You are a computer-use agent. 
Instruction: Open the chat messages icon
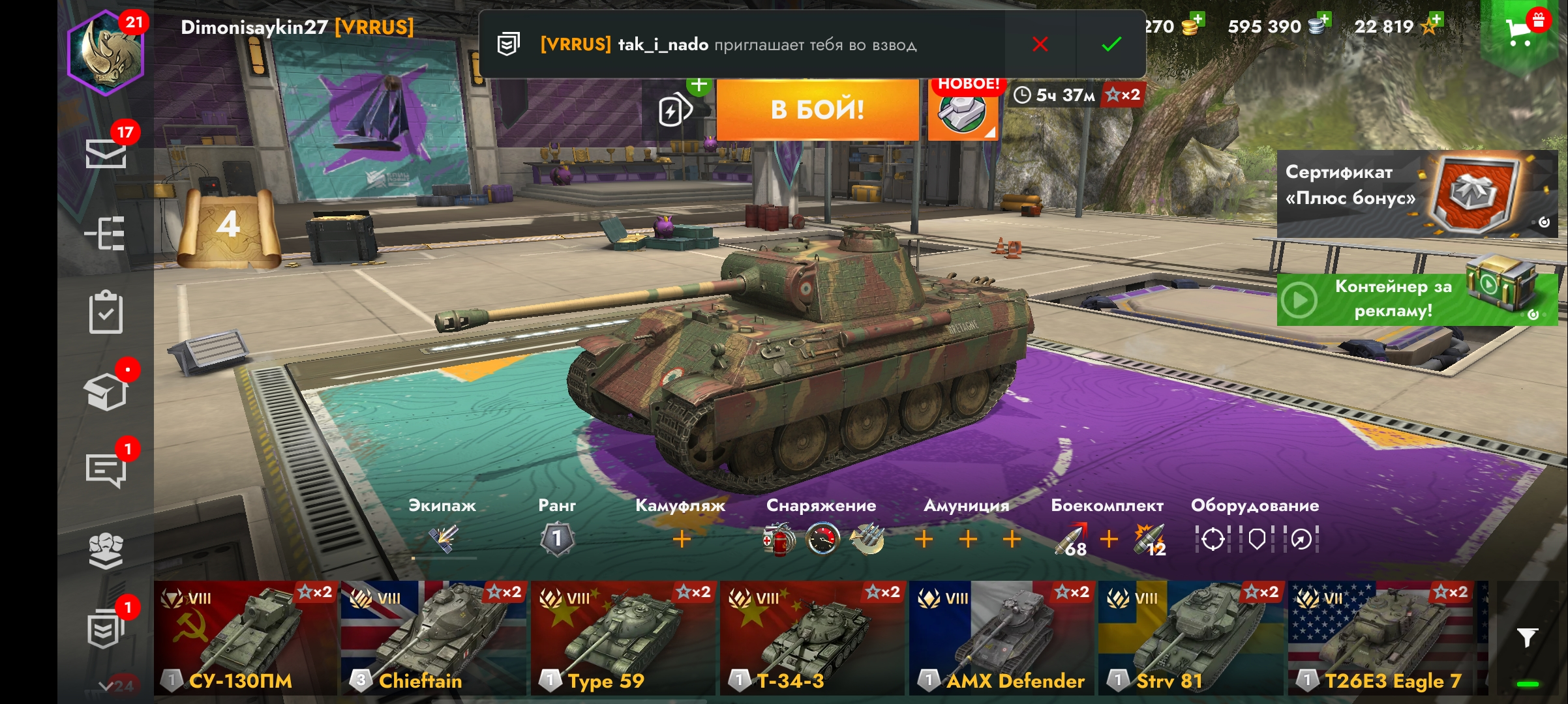tap(106, 469)
